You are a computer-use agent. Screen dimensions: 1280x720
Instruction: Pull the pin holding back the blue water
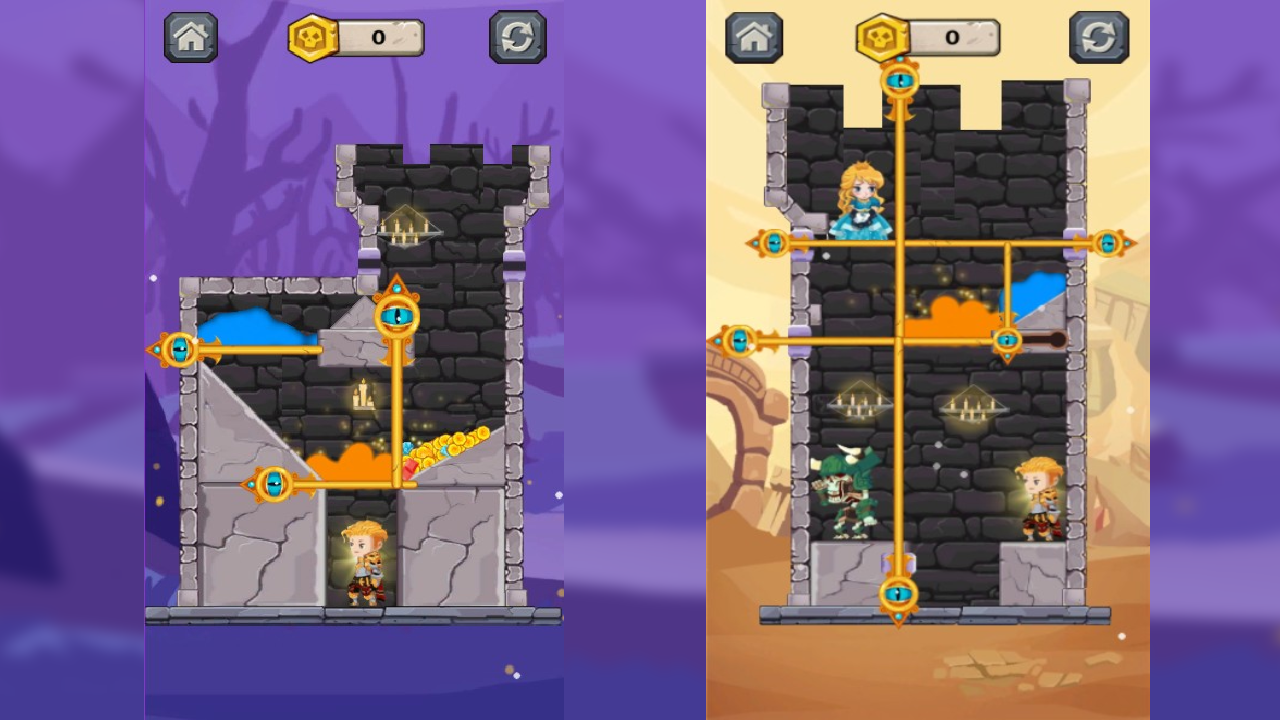point(181,350)
